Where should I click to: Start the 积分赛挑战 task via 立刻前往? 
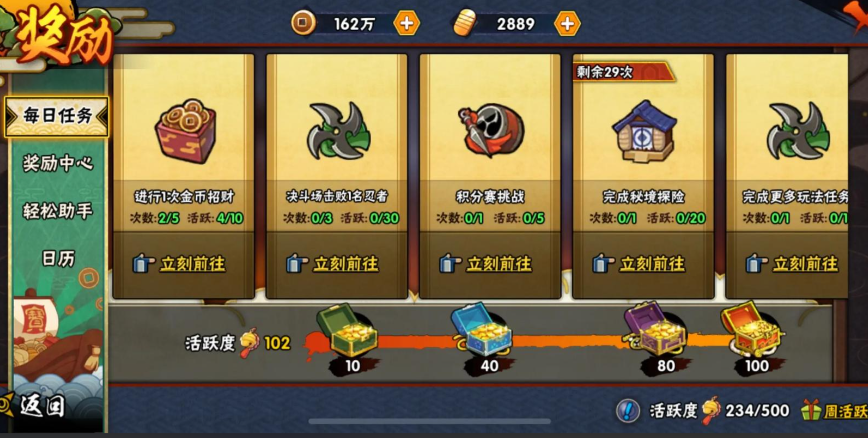[490, 264]
